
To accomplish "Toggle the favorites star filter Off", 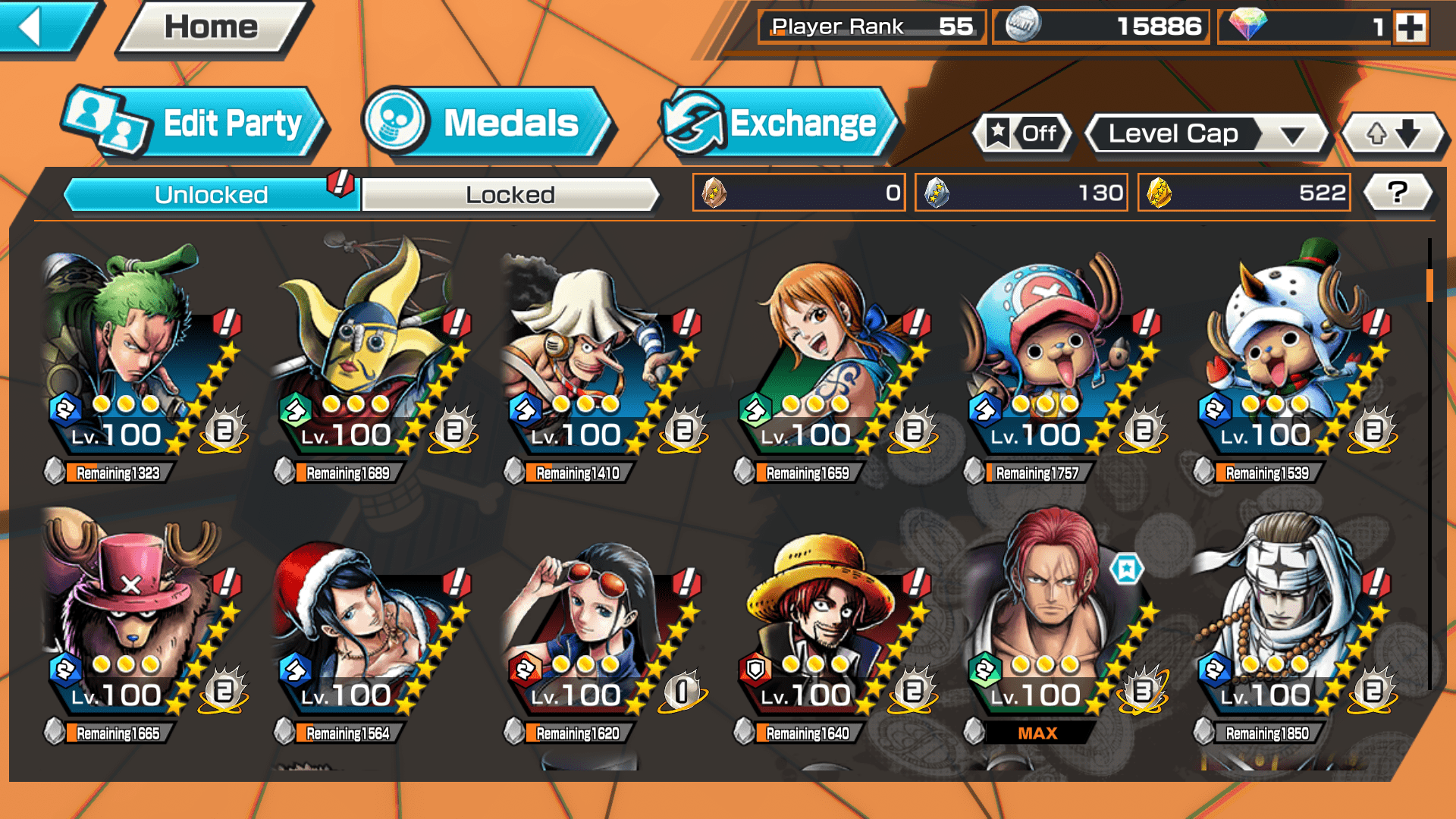I will [x=1024, y=134].
